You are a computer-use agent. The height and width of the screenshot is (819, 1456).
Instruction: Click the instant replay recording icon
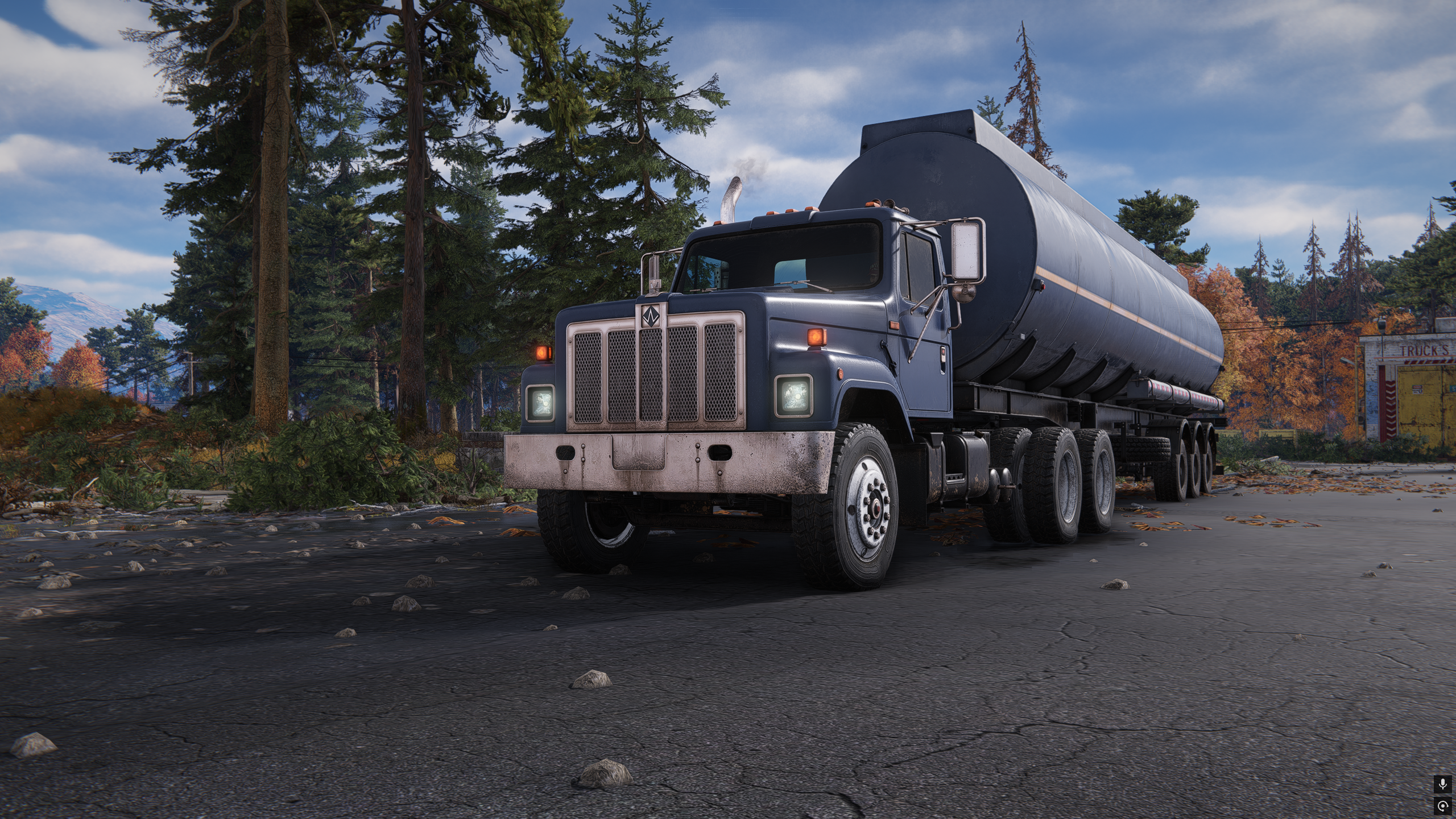[1442, 805]
